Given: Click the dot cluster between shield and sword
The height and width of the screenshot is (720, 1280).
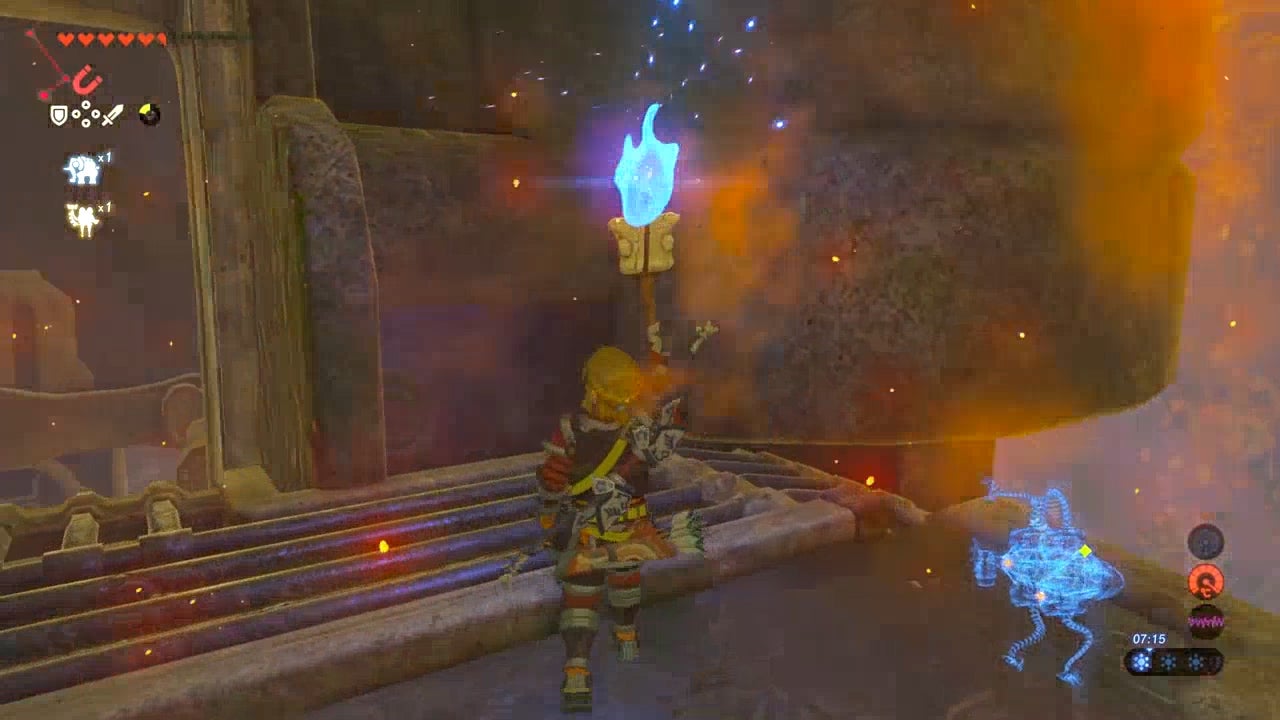Looking at the screenshot, I should [86, 115].
